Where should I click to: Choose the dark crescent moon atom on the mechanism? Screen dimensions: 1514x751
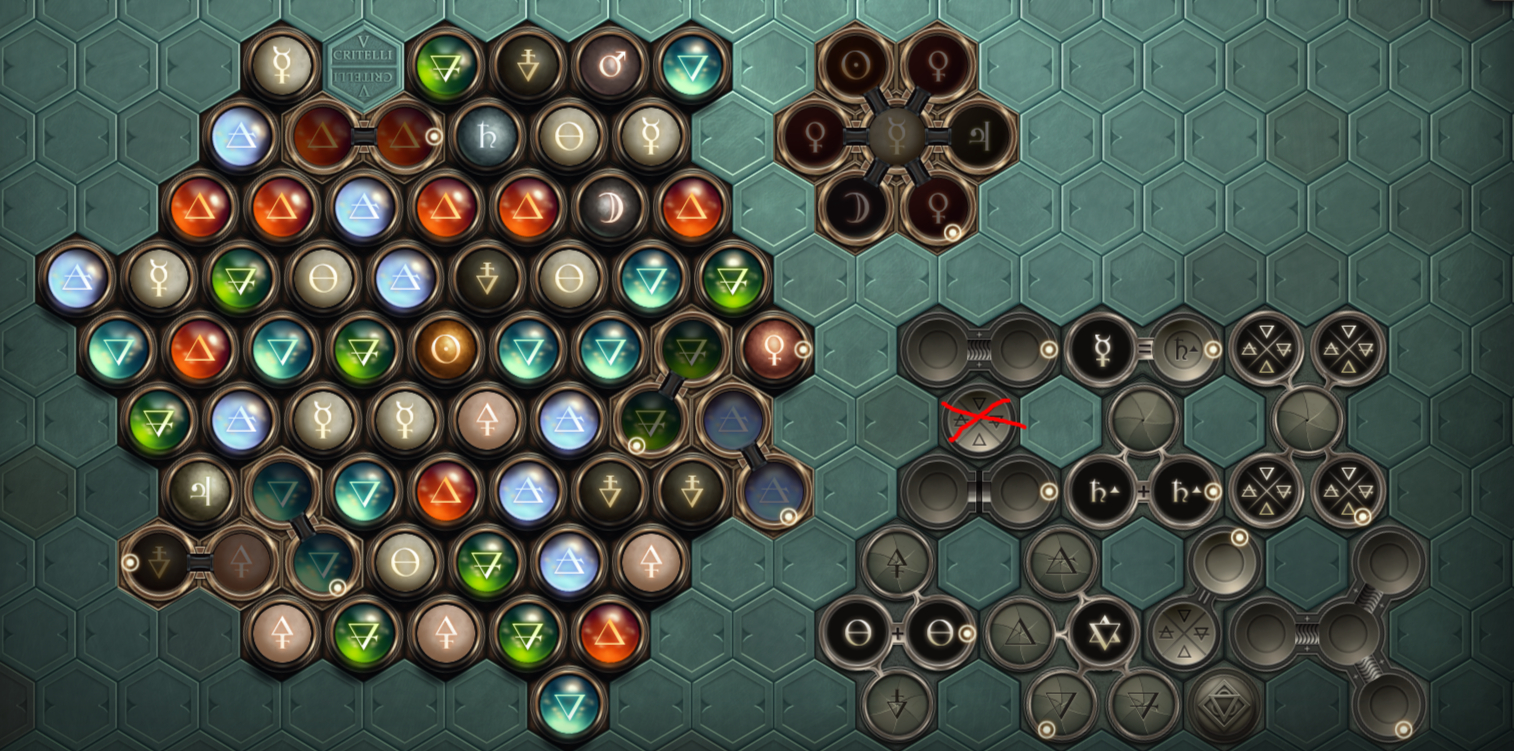[855, 207]
